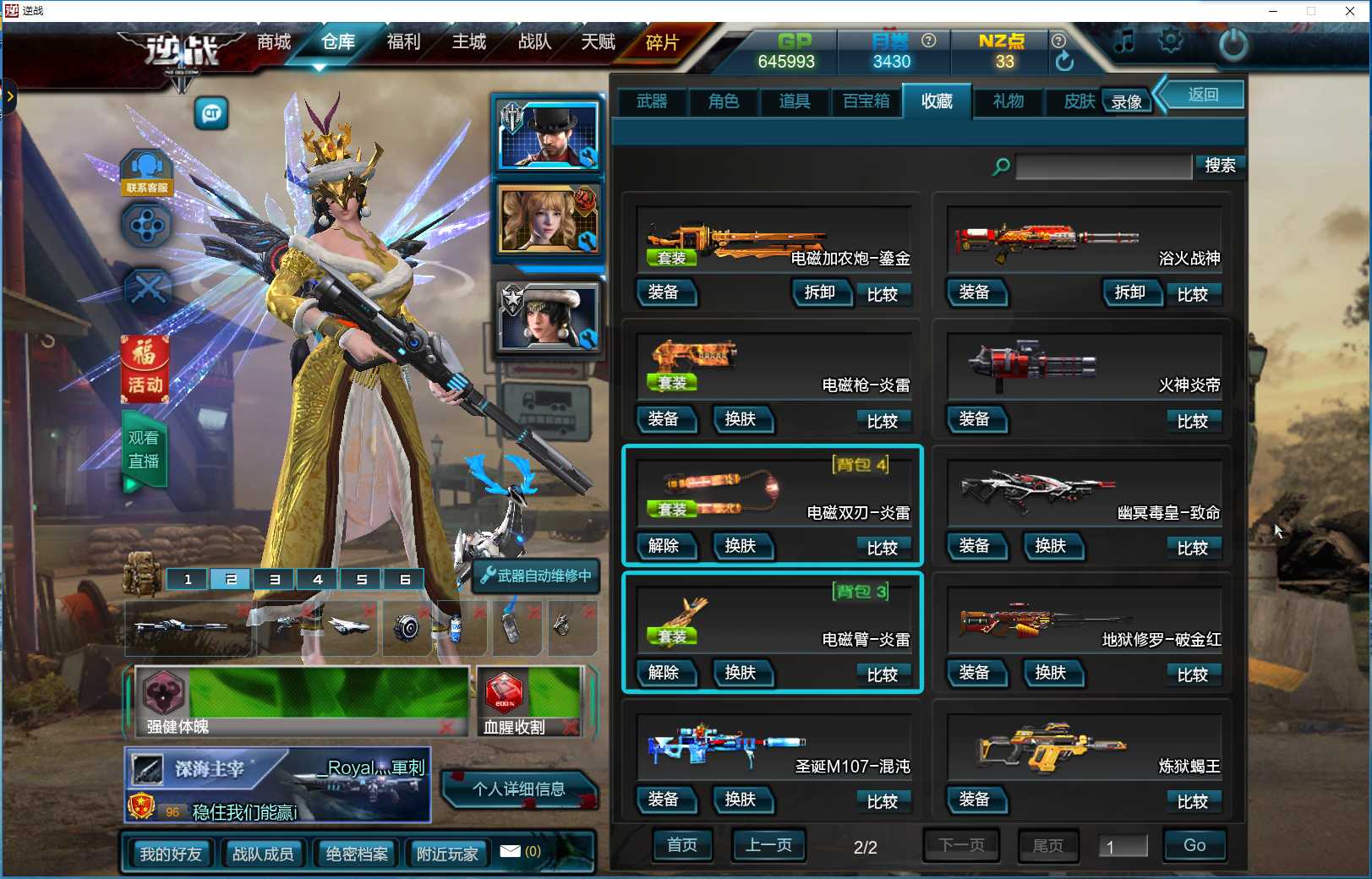
Task: Click the 返回 back button
Action: [x=1203, y=95]
